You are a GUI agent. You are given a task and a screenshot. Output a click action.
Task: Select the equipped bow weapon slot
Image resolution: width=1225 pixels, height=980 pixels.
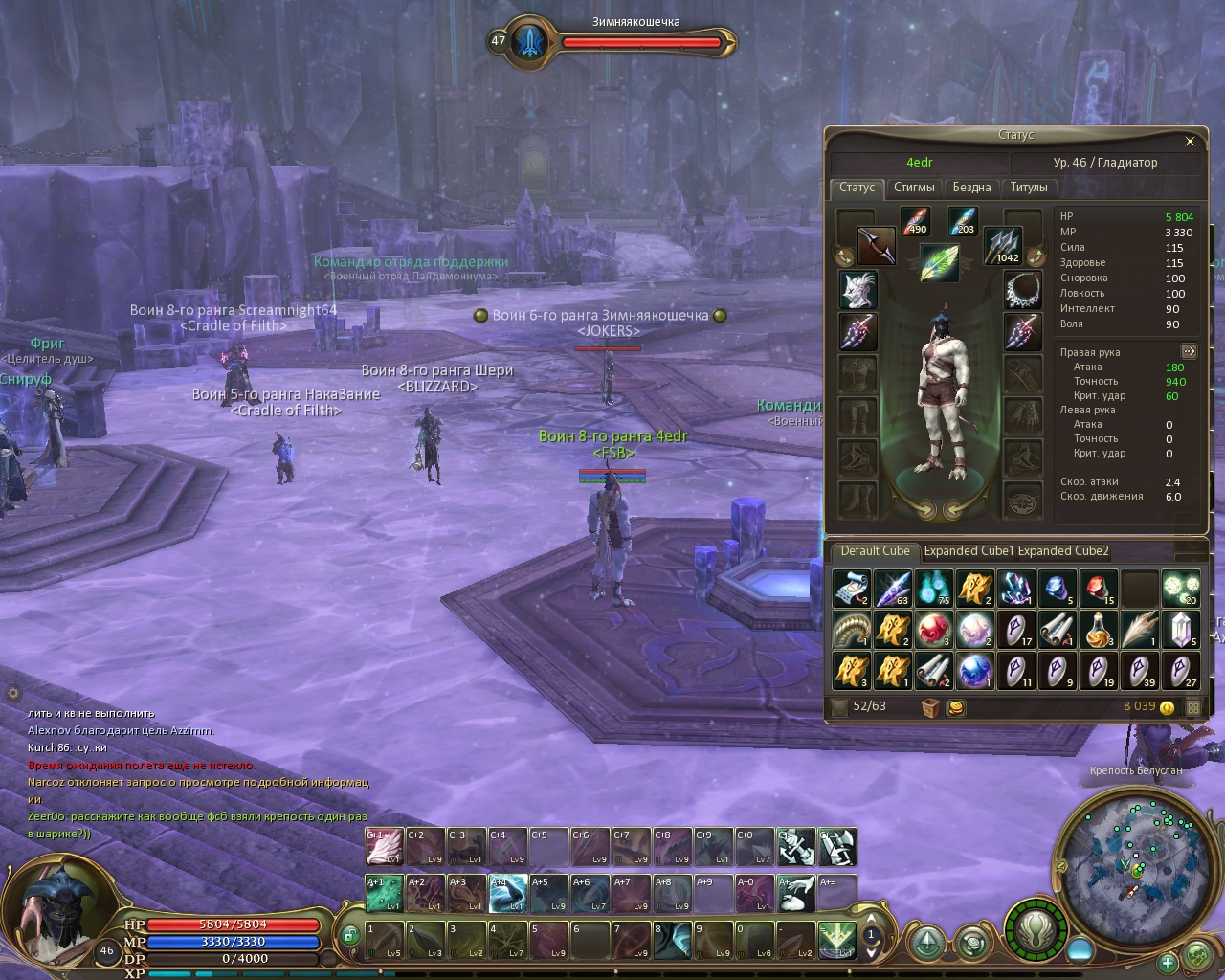pos(875,246)
